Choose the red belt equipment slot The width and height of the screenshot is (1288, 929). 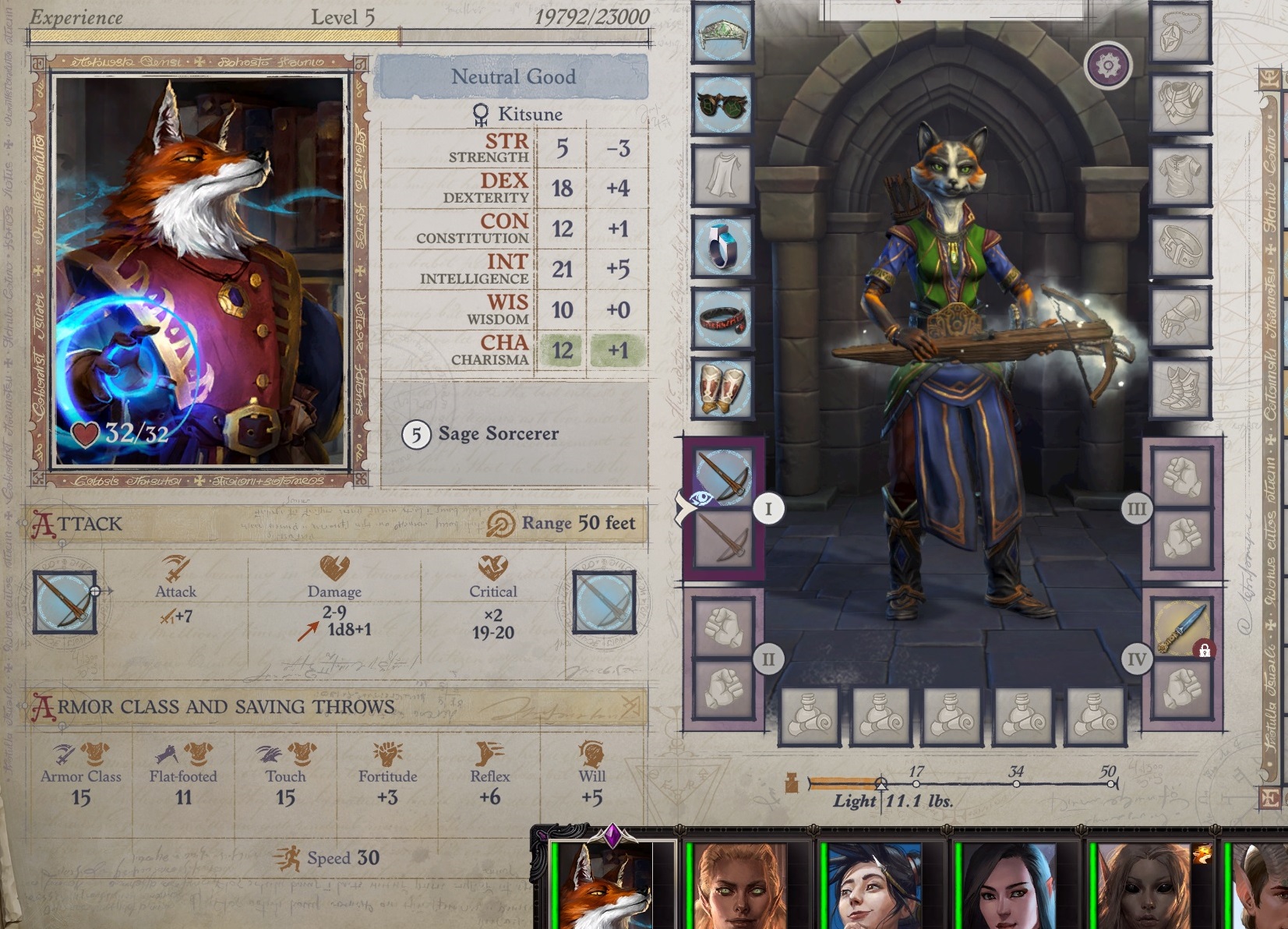click(722, 318)
